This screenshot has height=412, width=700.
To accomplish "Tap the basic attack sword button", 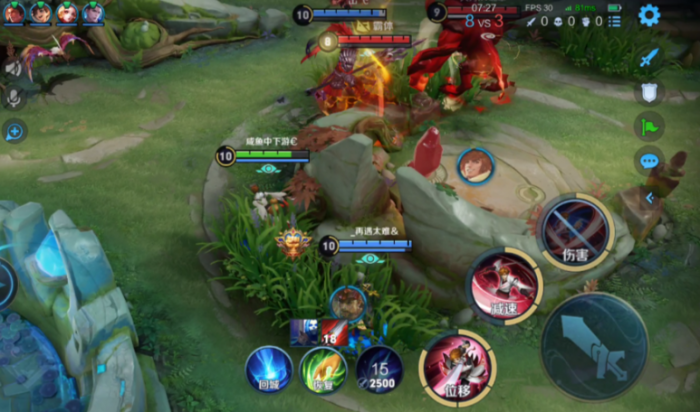I will click(593, 345).
